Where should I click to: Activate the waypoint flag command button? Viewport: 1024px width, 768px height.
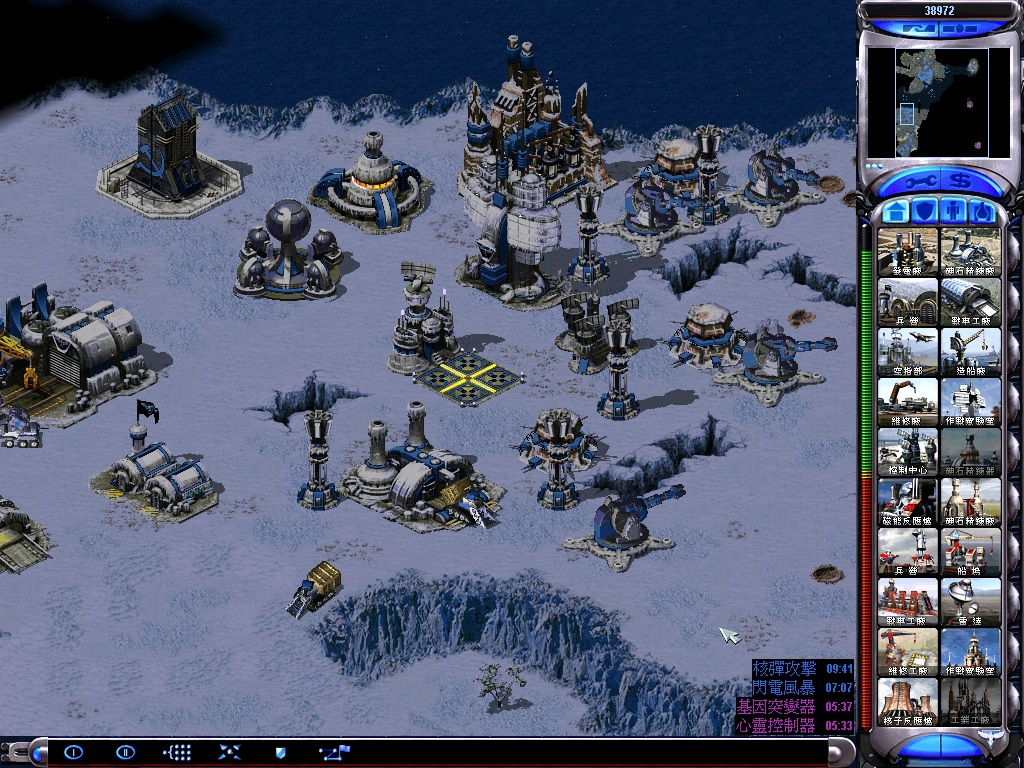[334, 752]
